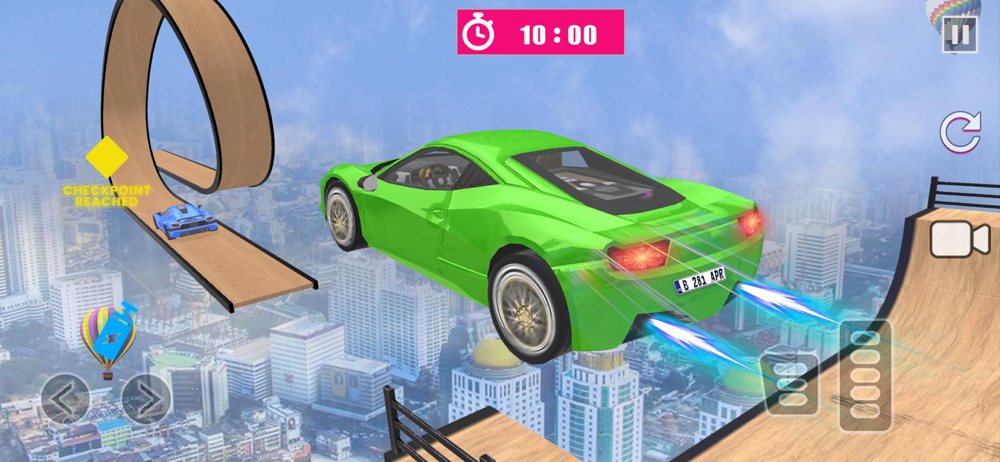Screen dimensions: 1000x462
Task: Pause the game with the pause button
Action: tap(959, 35)
